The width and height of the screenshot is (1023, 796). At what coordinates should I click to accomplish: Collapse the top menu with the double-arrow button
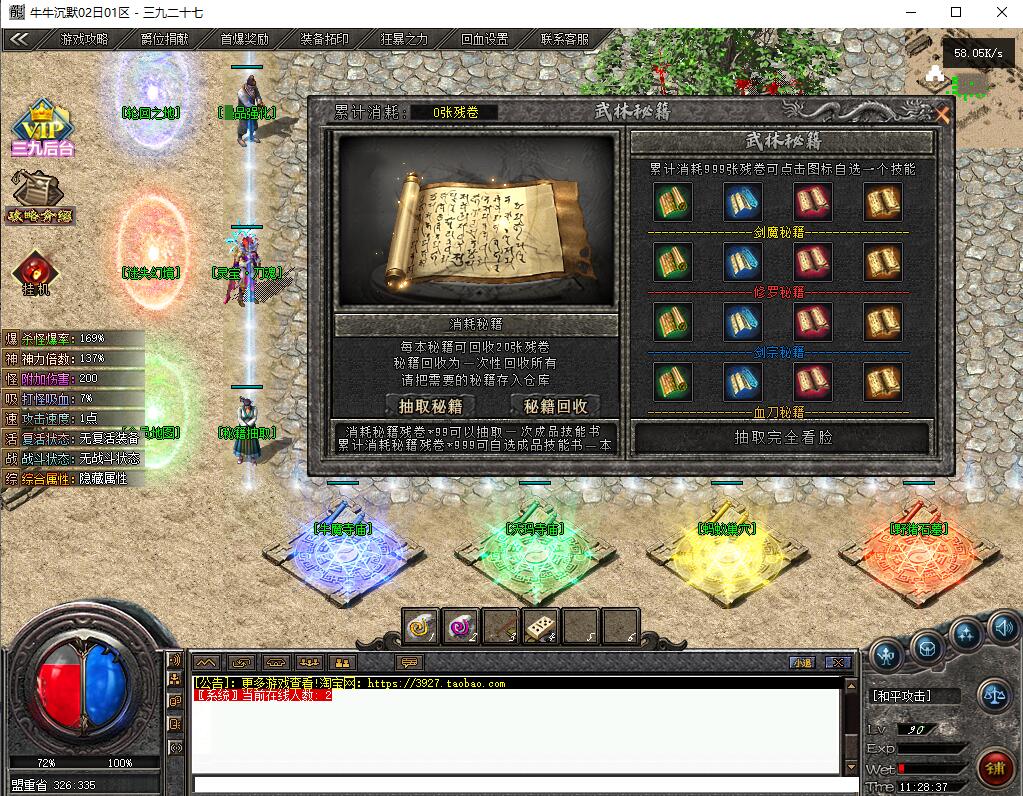19,40
